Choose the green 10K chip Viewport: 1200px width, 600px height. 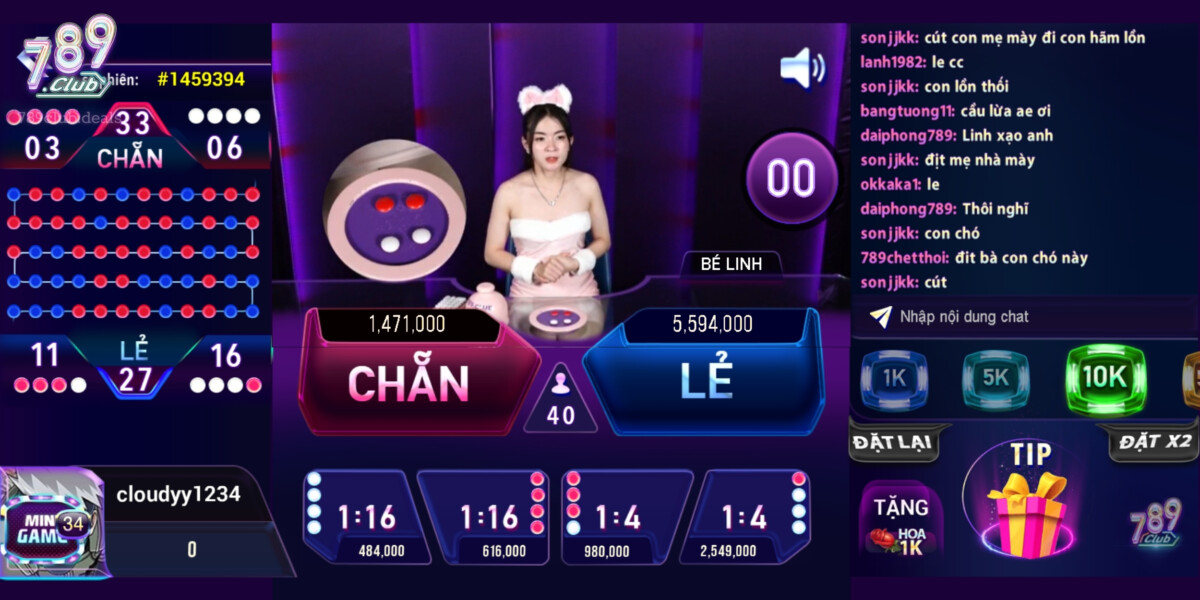coord(1104,379)
